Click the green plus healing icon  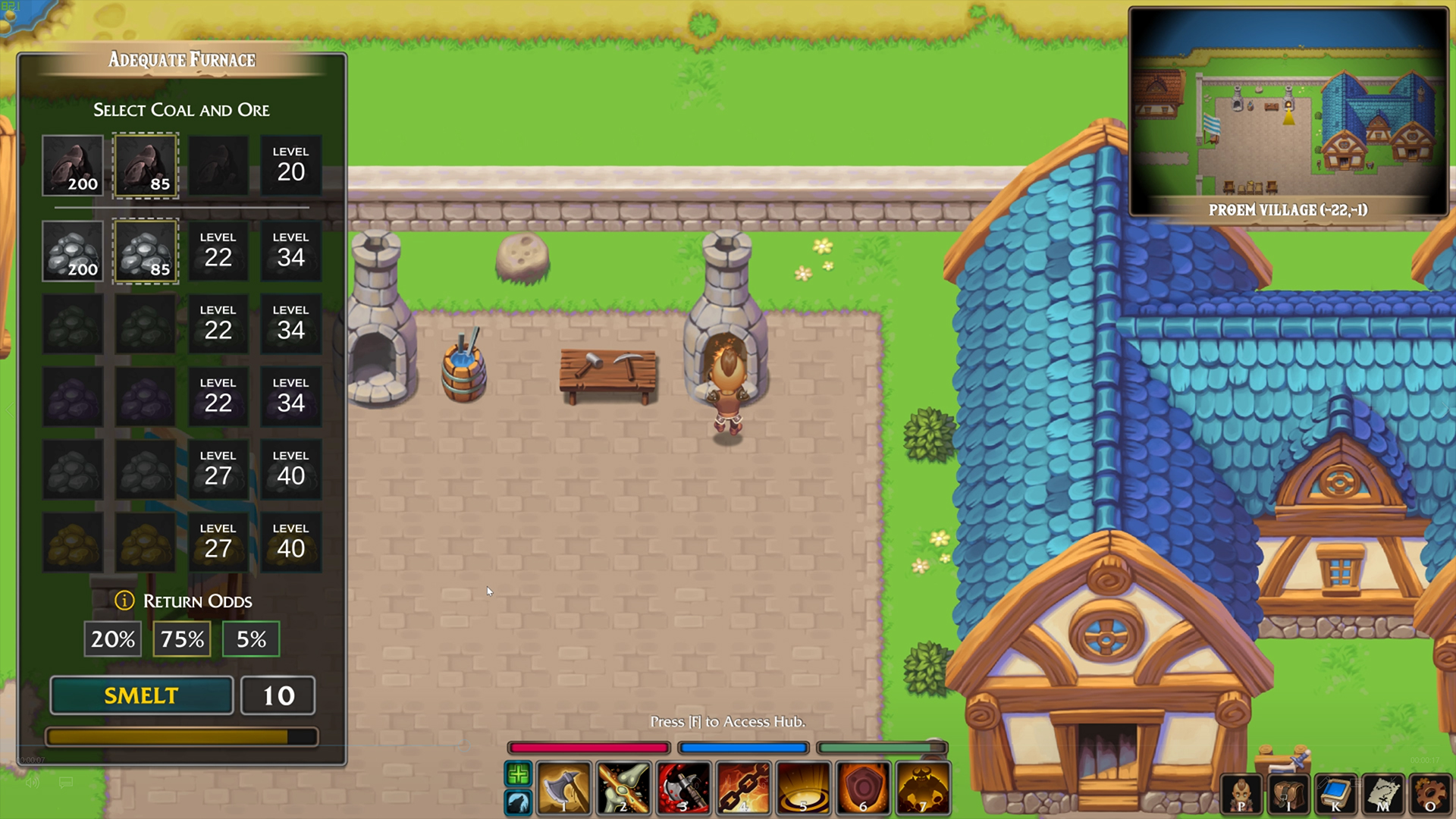click(x=519, y=775)
